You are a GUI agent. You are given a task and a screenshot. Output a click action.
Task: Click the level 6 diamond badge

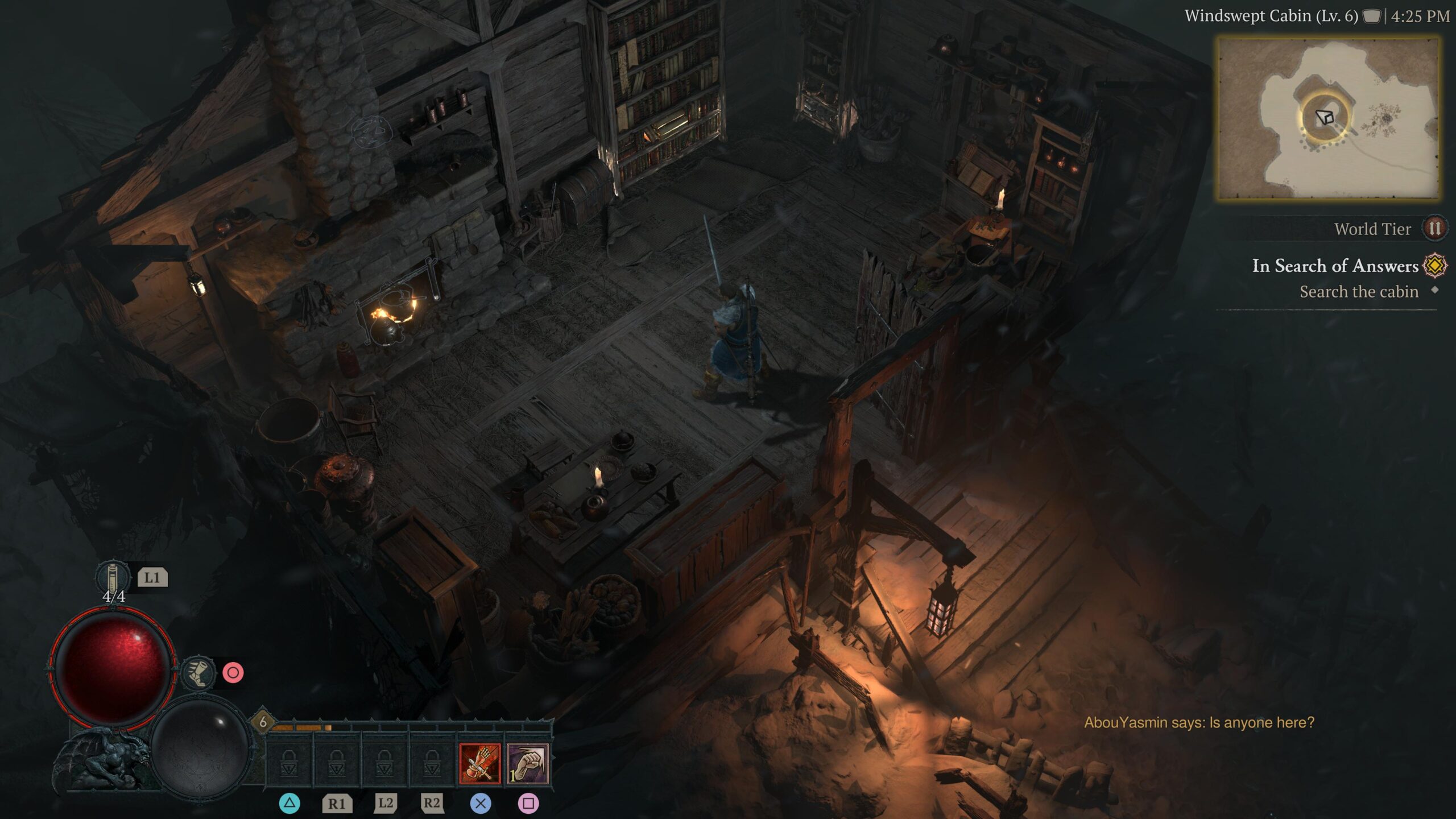click(x=262, y=722)
